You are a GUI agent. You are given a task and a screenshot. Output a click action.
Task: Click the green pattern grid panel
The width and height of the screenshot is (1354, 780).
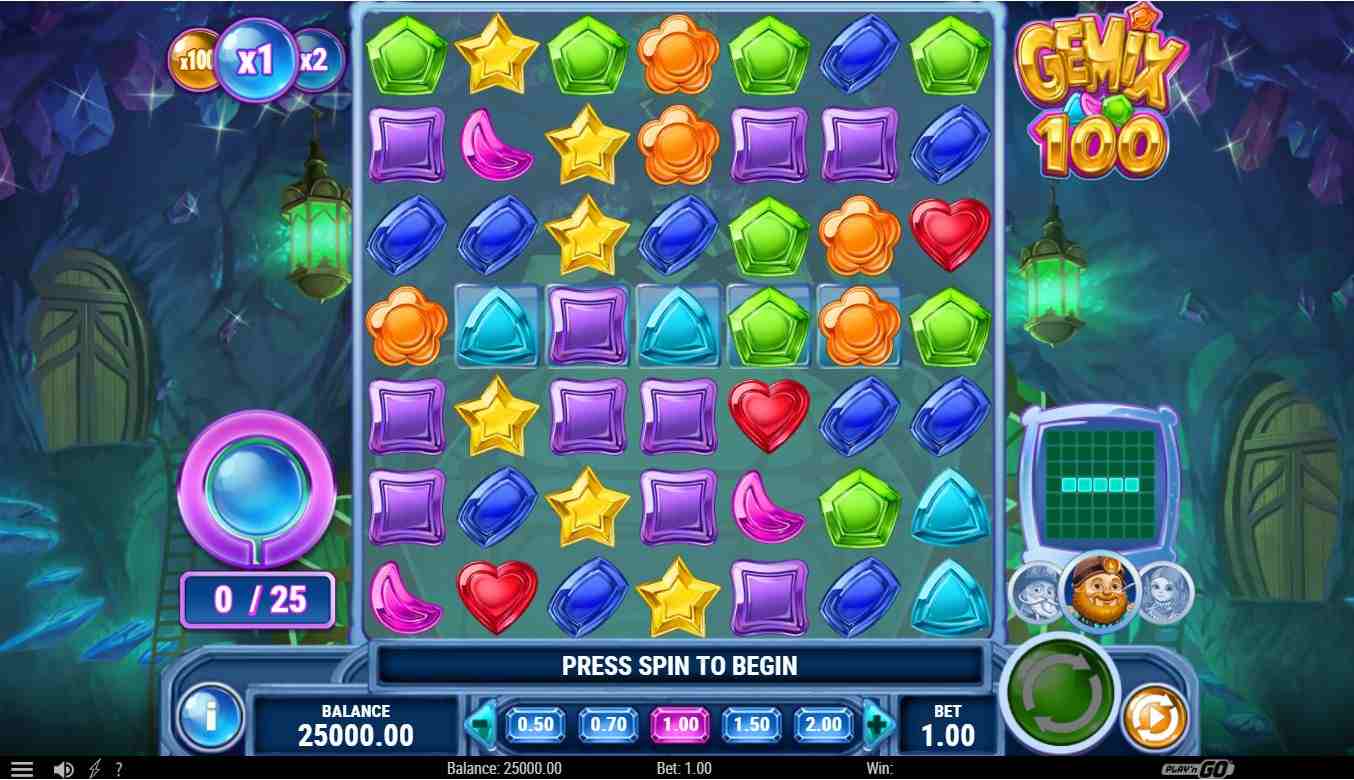tap(1100, 484)
